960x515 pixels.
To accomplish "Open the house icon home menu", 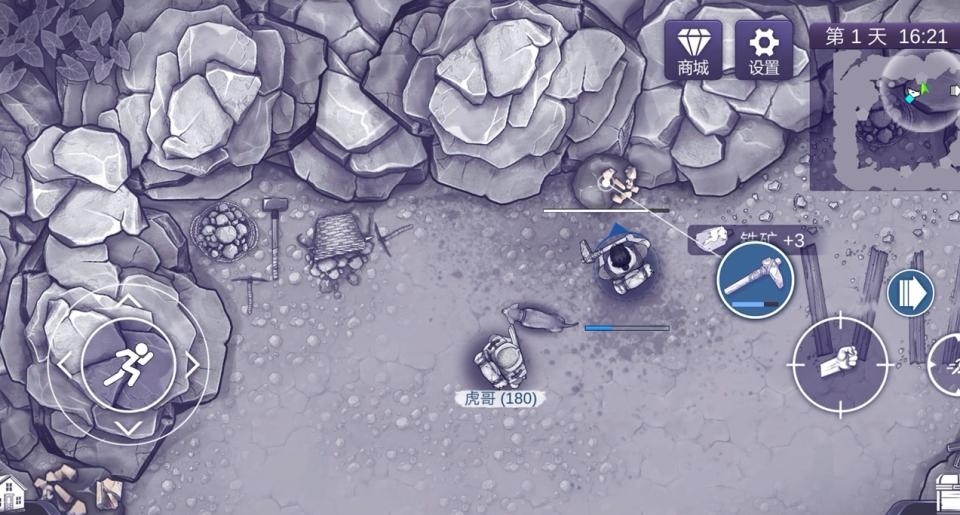I will [x=12, y=494].
